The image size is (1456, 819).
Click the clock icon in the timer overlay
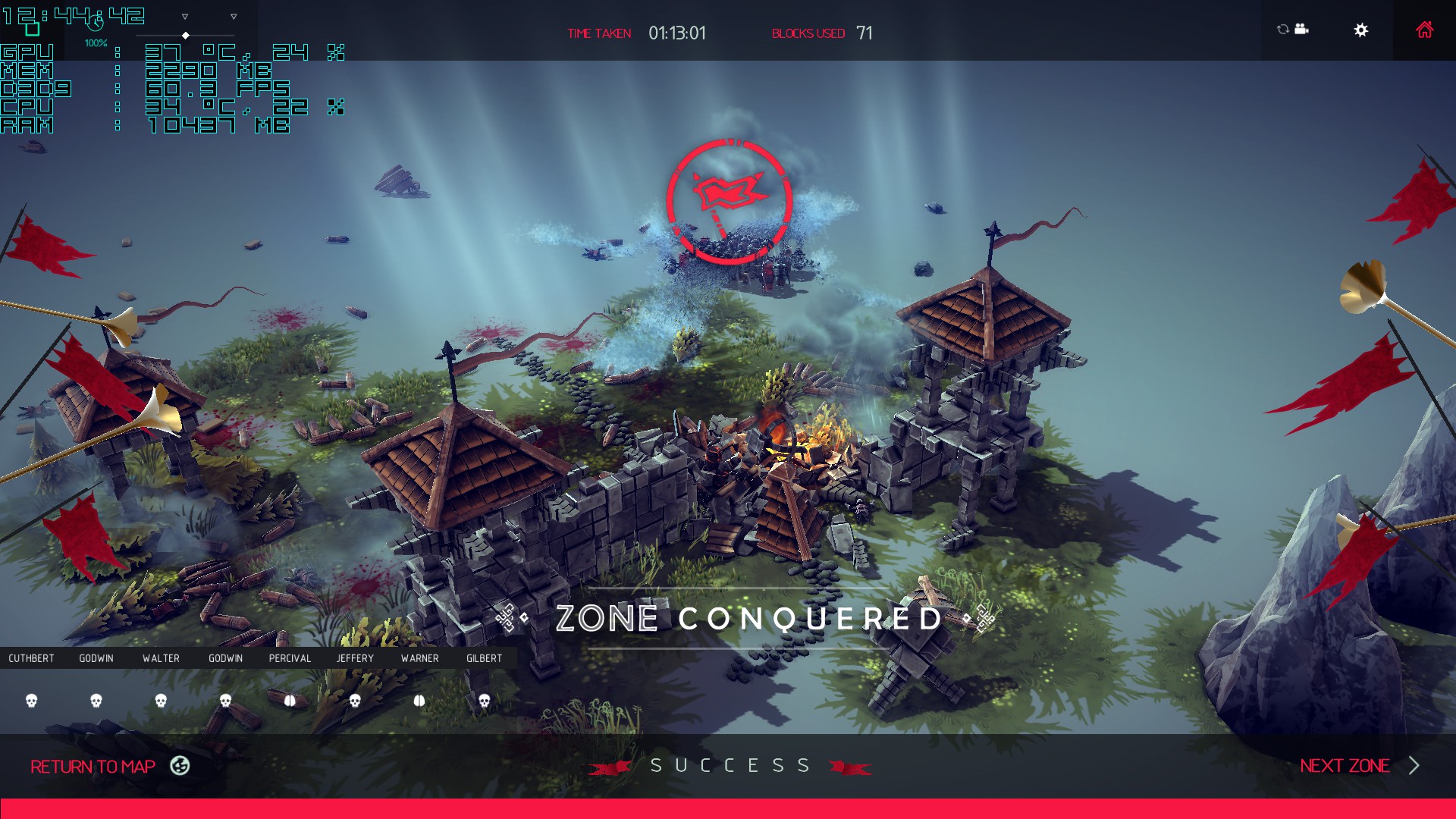pyautogui.click(x=97, y=23)
